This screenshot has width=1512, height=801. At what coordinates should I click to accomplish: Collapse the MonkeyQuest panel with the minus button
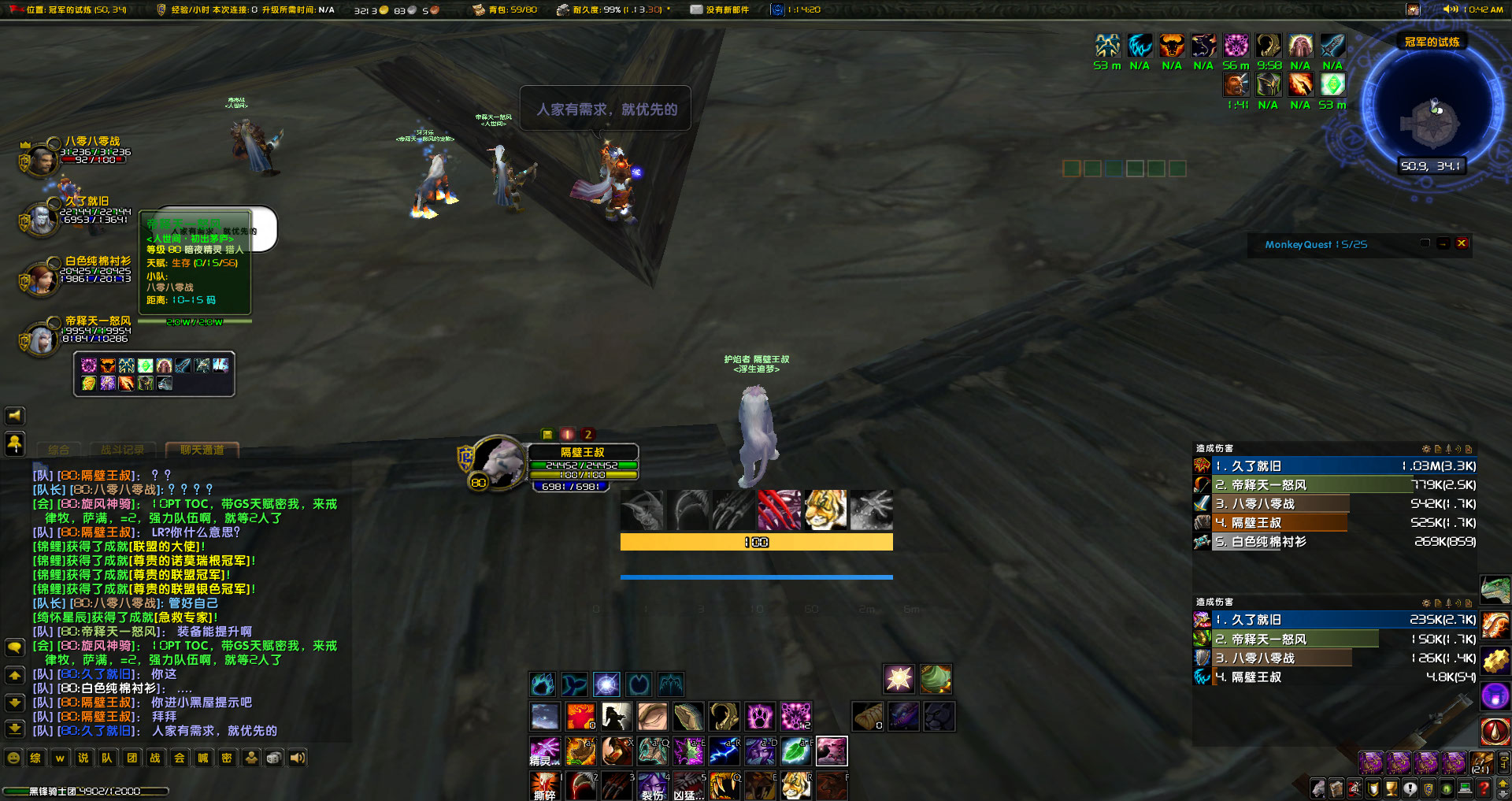1441,244
